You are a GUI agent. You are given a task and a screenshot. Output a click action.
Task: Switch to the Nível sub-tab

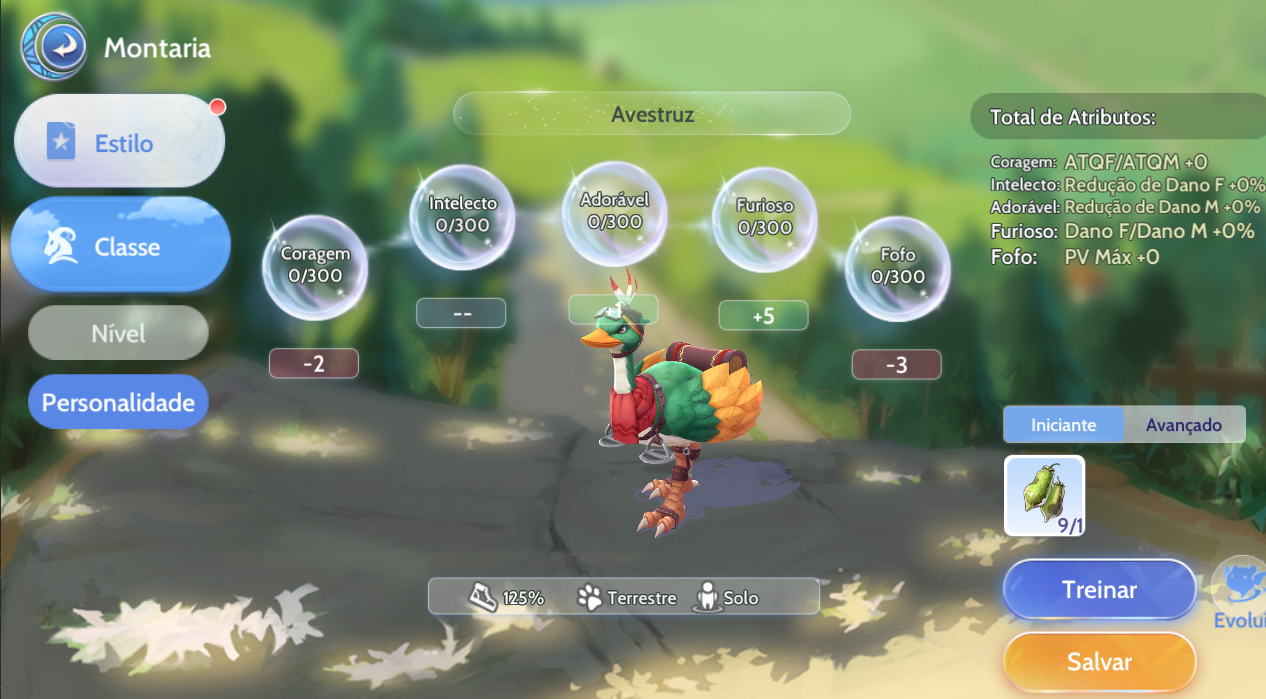(x=118, y=333)
